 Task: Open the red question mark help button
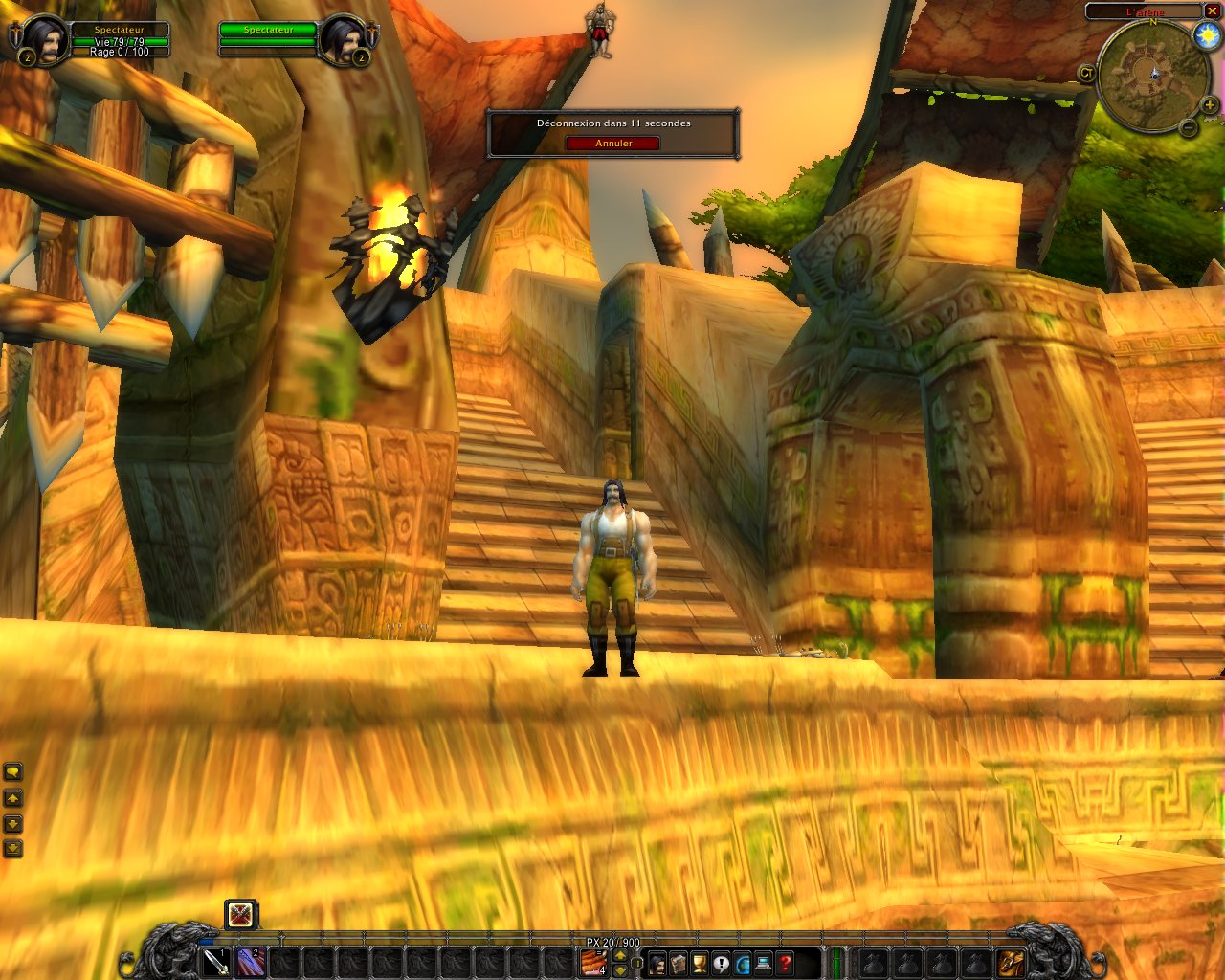point(786,963)
